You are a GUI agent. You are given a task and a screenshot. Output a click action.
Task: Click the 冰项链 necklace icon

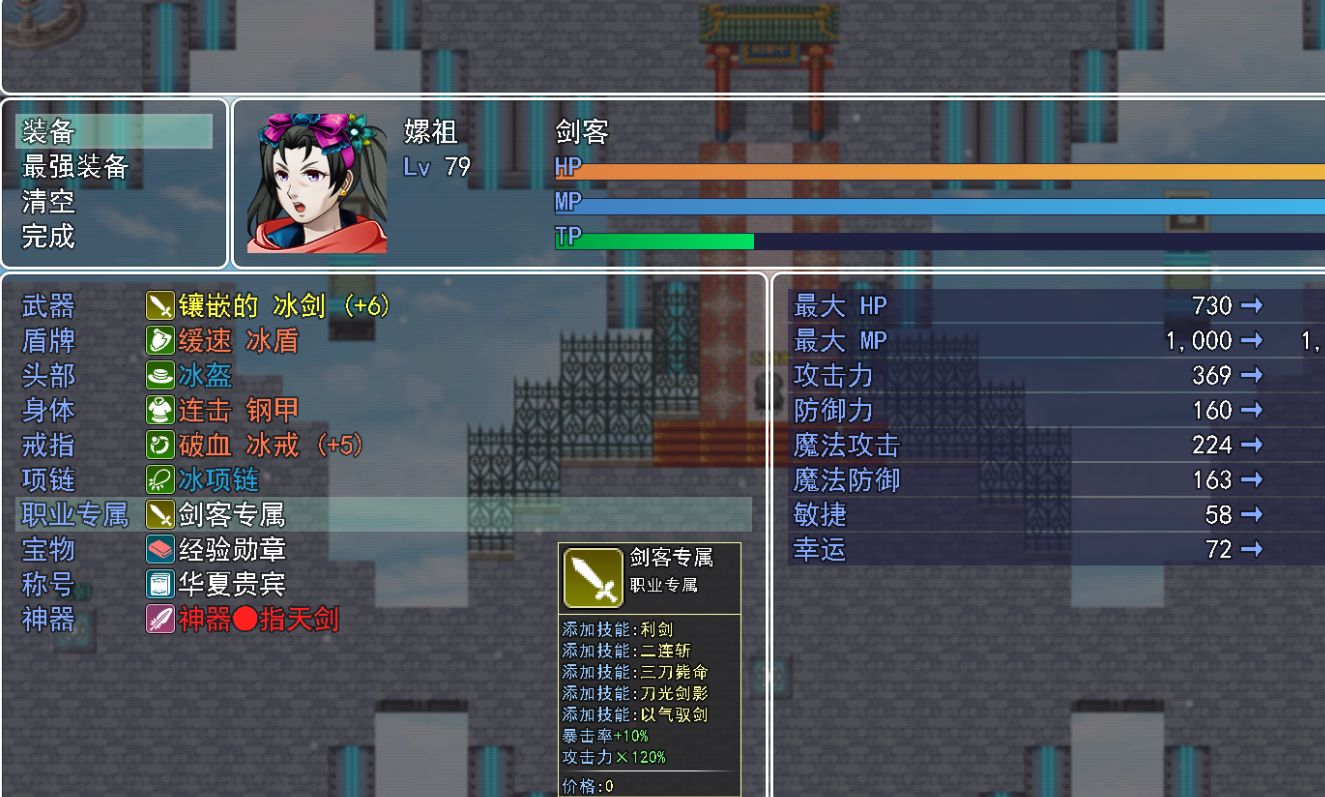(159, 479)
